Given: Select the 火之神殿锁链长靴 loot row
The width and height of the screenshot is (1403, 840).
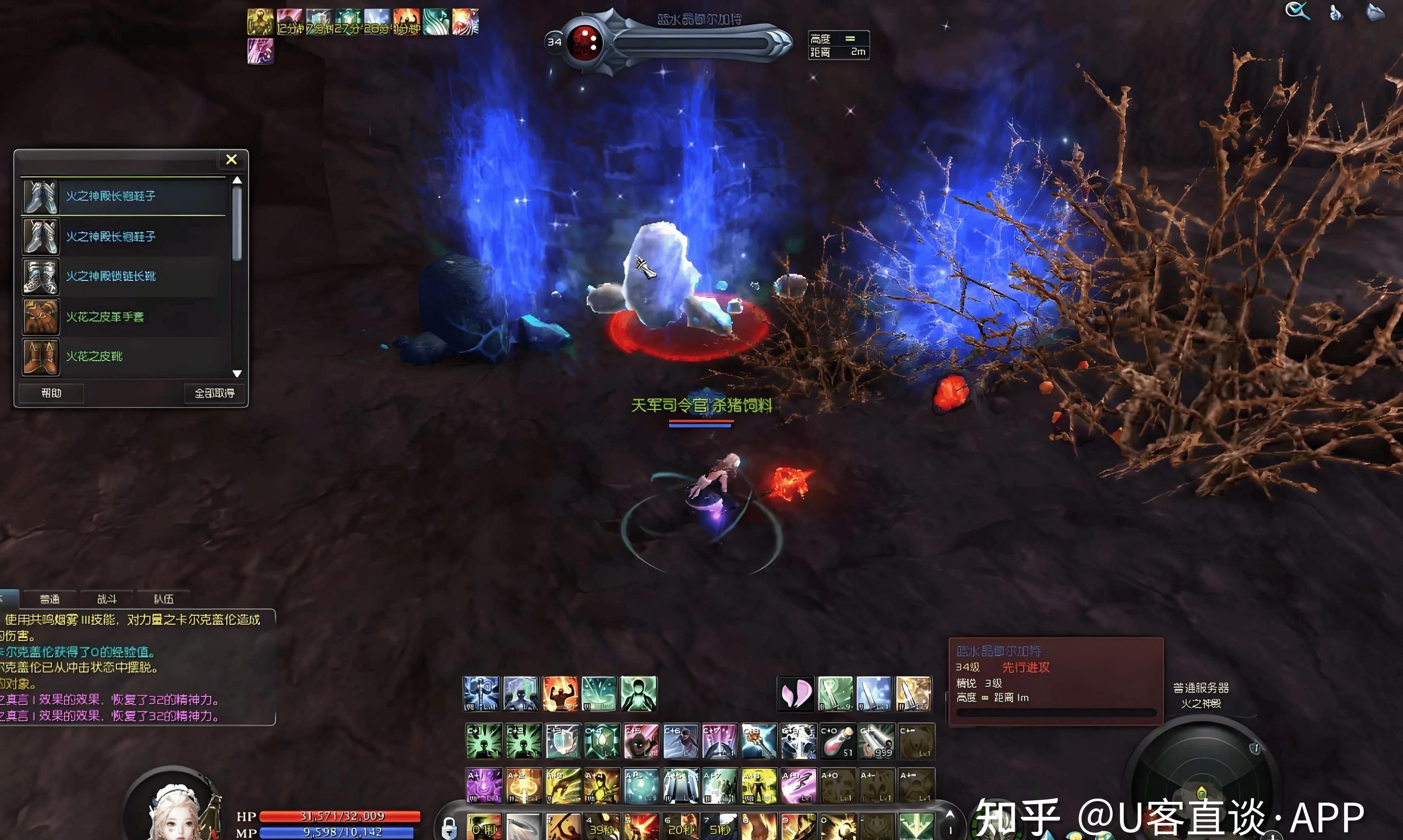Looking at the screenshot, I should (x=110, y=276).
